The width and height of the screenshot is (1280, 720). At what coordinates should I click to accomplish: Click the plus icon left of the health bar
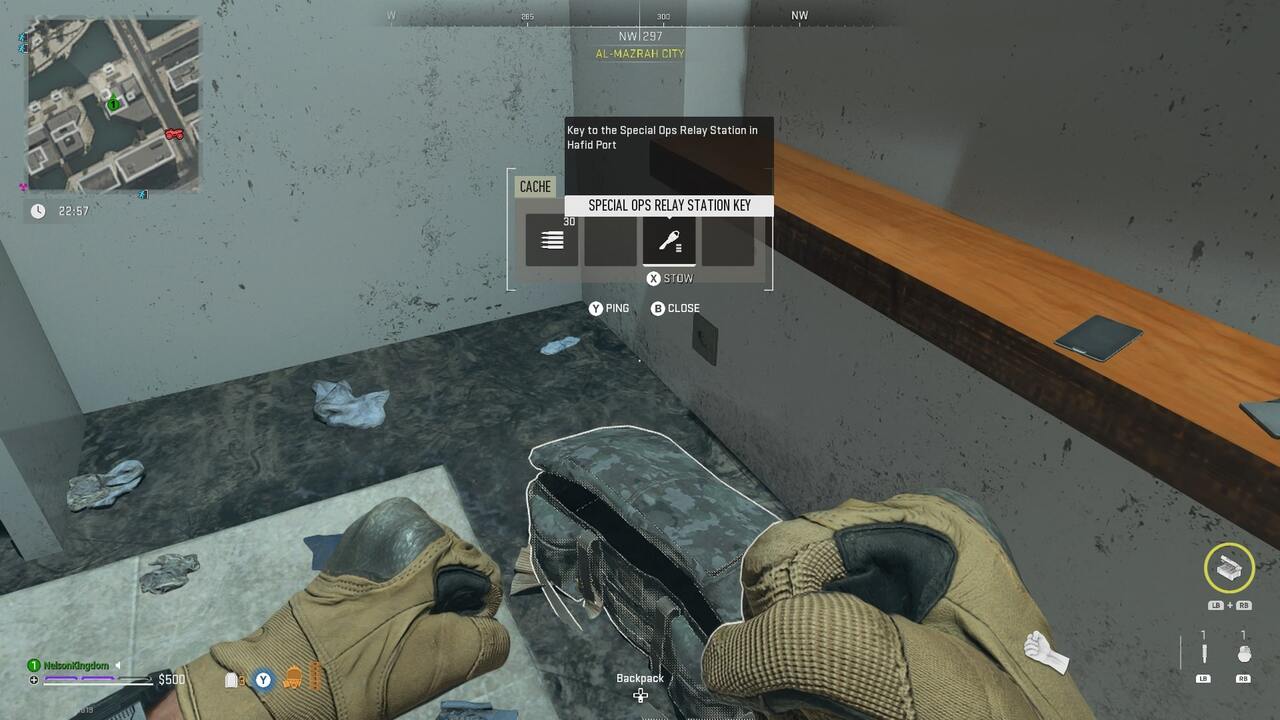click(x=33, y=679)
